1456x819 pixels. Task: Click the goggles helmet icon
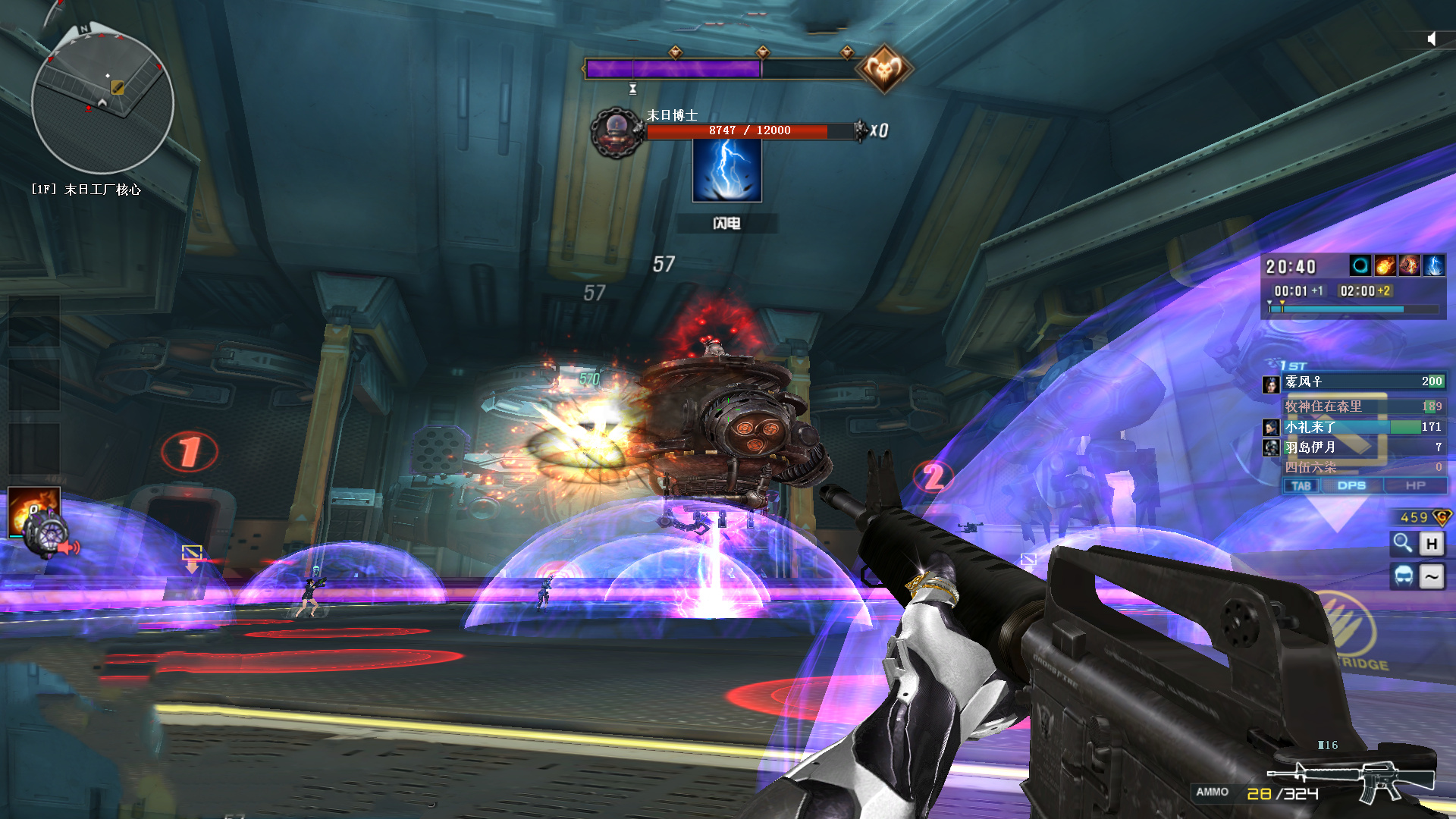click(1403, 576)
